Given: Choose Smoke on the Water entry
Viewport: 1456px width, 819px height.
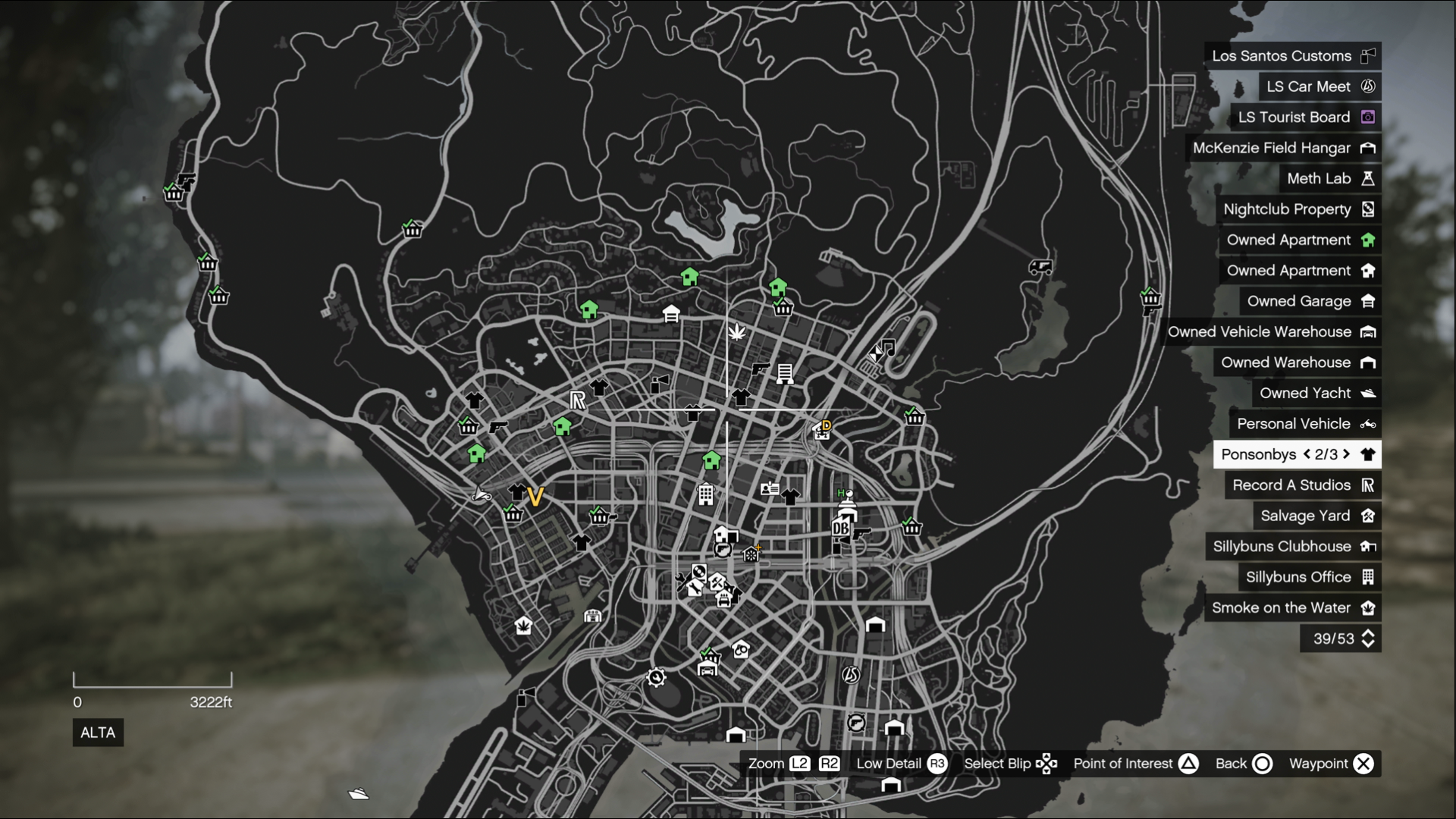Looking at the screenshot, I should (1292, 608).
